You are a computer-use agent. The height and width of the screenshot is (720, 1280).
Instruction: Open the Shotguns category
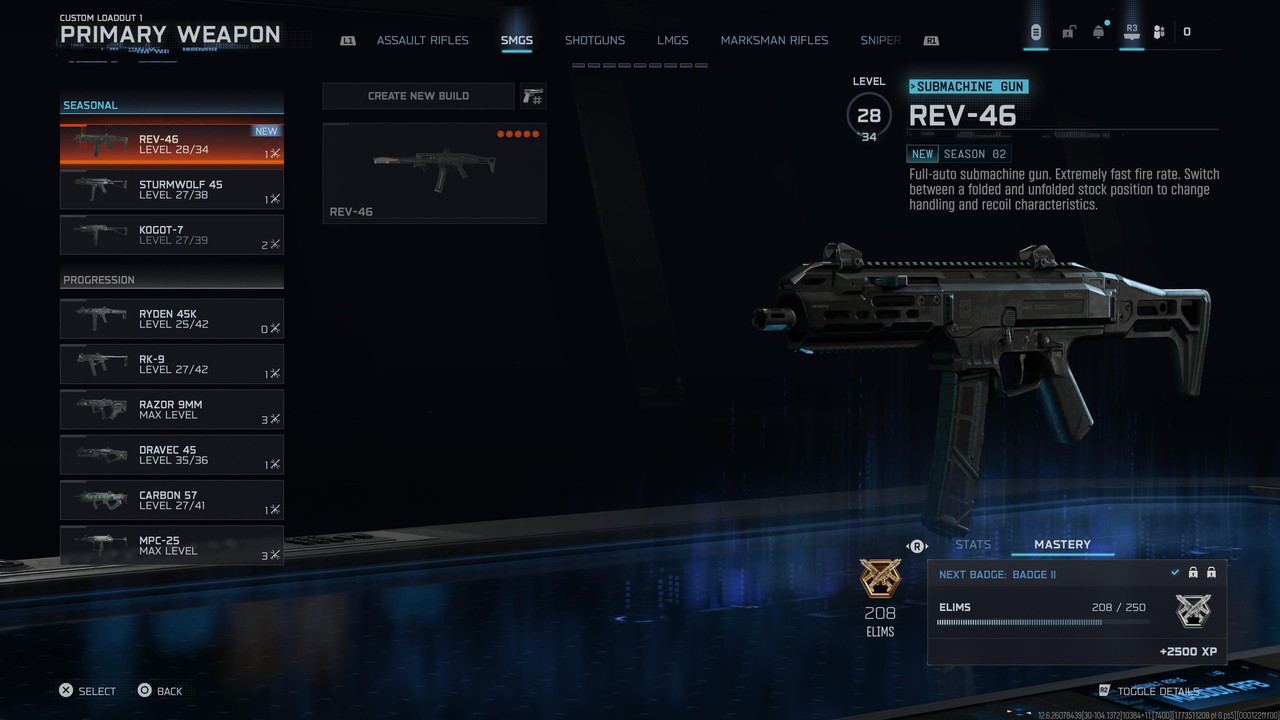tap(594, 41)
